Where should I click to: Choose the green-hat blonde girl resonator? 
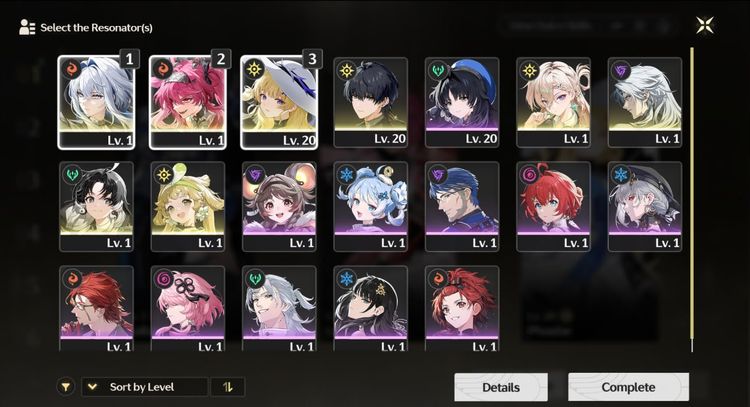[x=187, y=206]
